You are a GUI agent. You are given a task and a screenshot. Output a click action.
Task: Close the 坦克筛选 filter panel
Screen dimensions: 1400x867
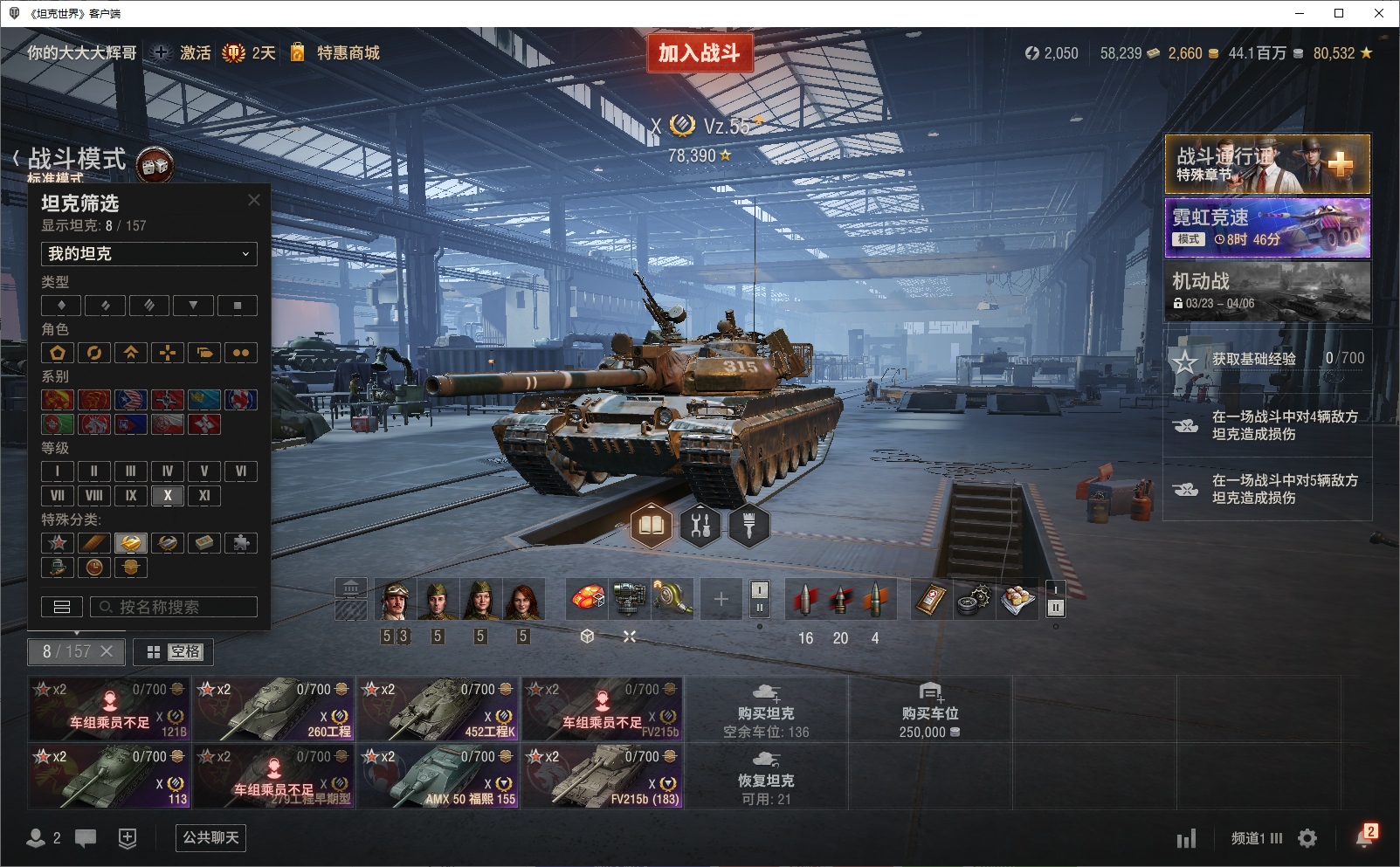(254, 200)
